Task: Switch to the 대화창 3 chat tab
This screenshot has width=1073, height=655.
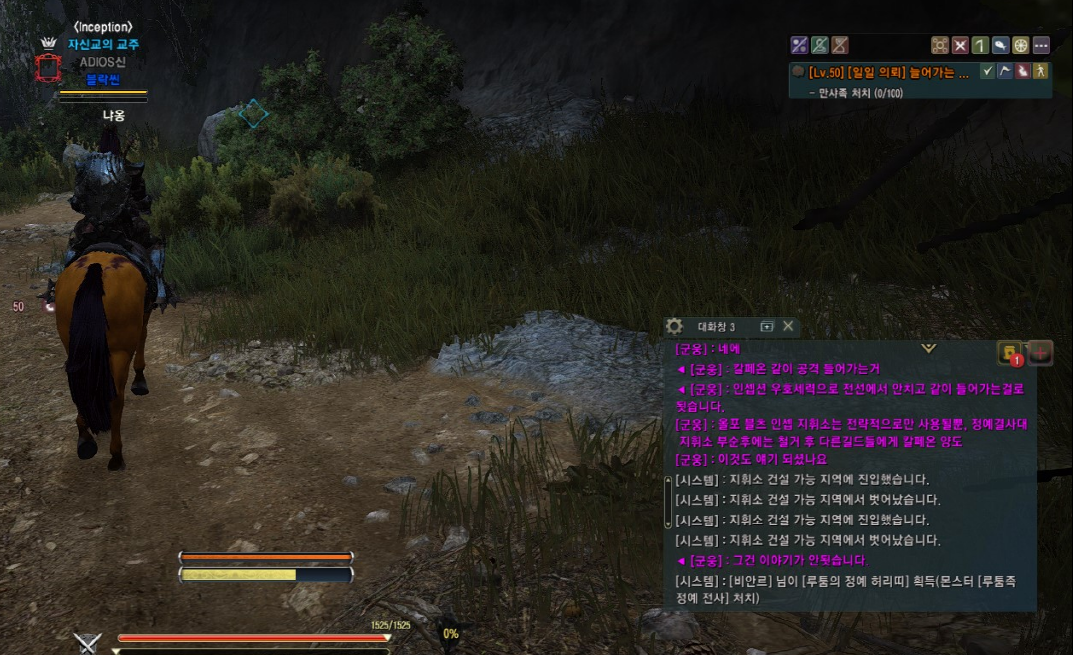Action: pos(716,327)
